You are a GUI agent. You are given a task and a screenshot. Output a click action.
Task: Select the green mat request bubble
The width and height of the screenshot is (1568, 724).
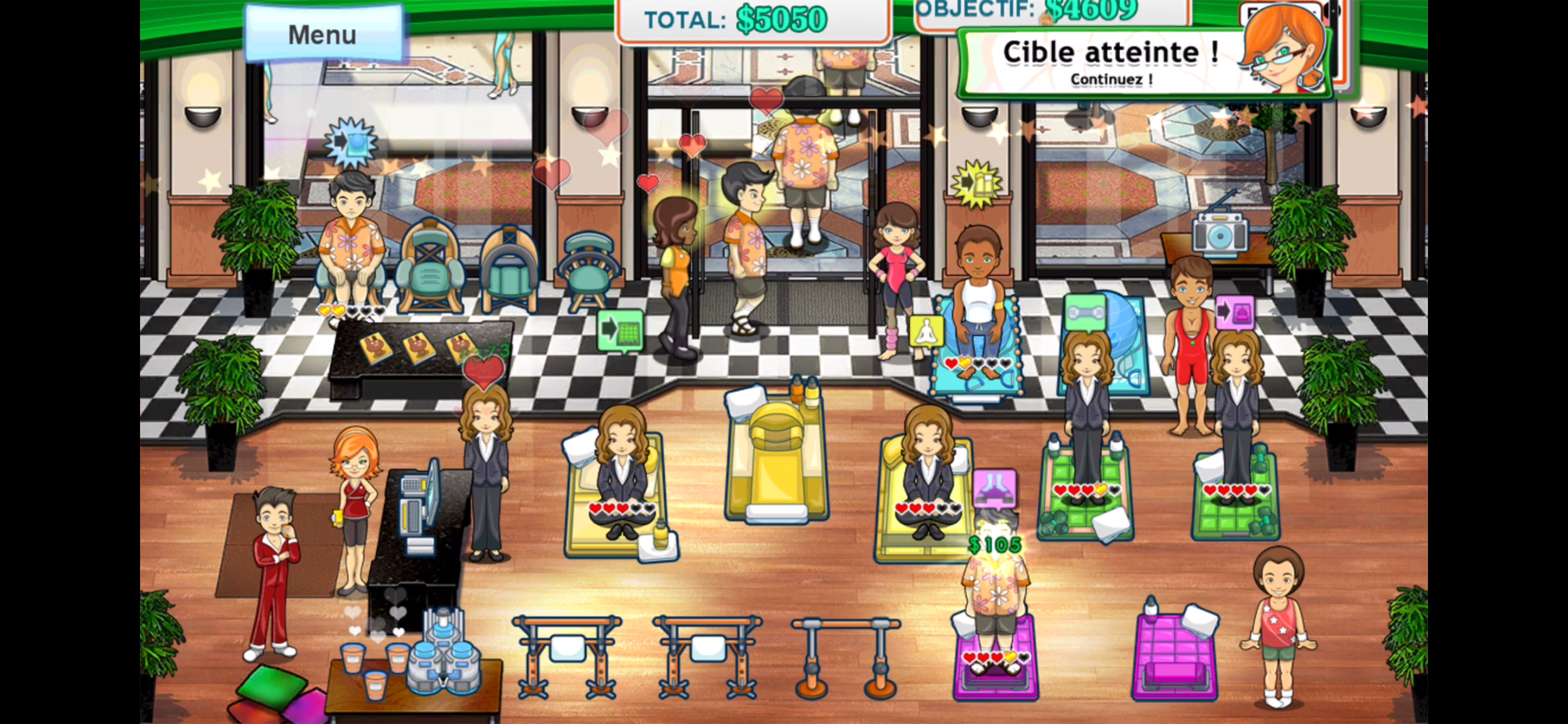[620, 330]
